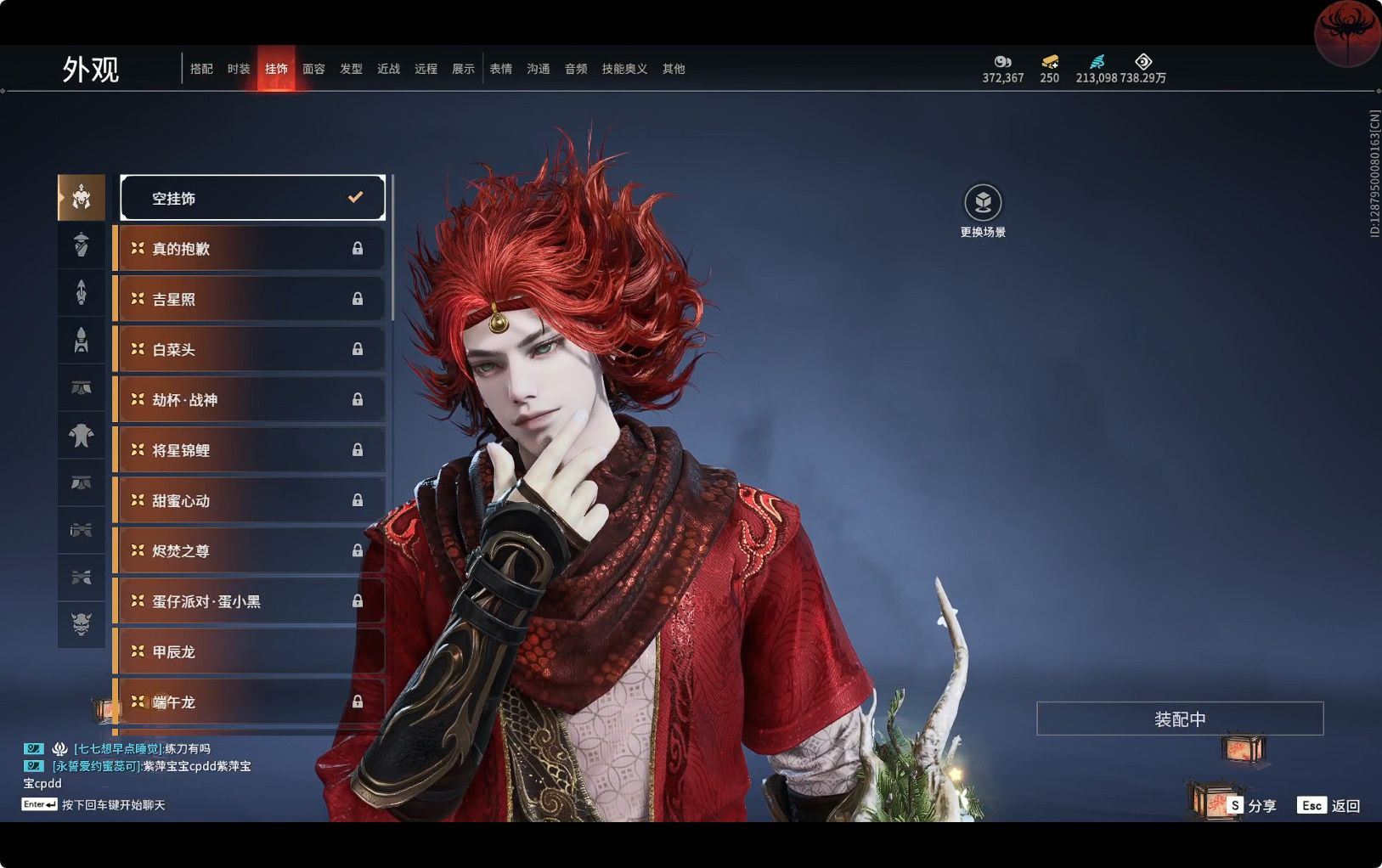Screen dimensions: 1382x868
Task: Pick the 白菜头 accessory
Action: pos(249,349)
